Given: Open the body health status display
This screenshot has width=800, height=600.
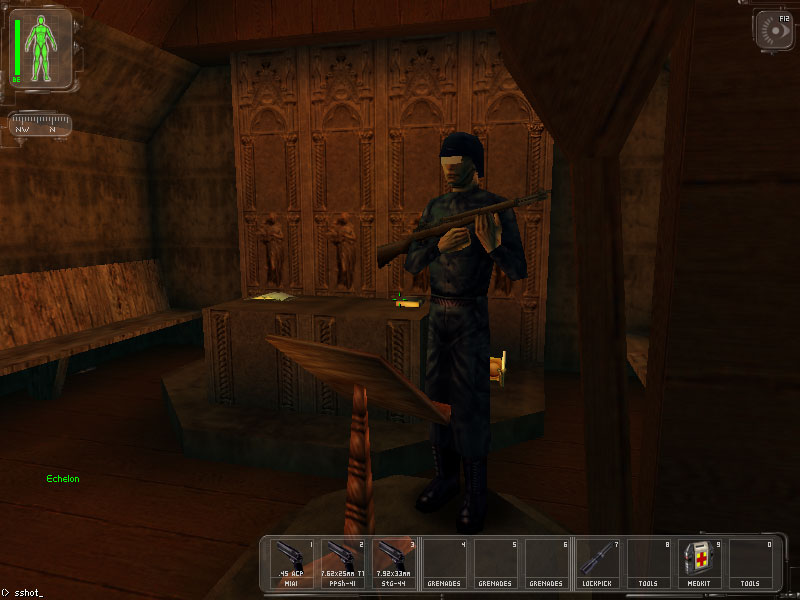Looking at the screenshot, I should [x=41, y=47].
